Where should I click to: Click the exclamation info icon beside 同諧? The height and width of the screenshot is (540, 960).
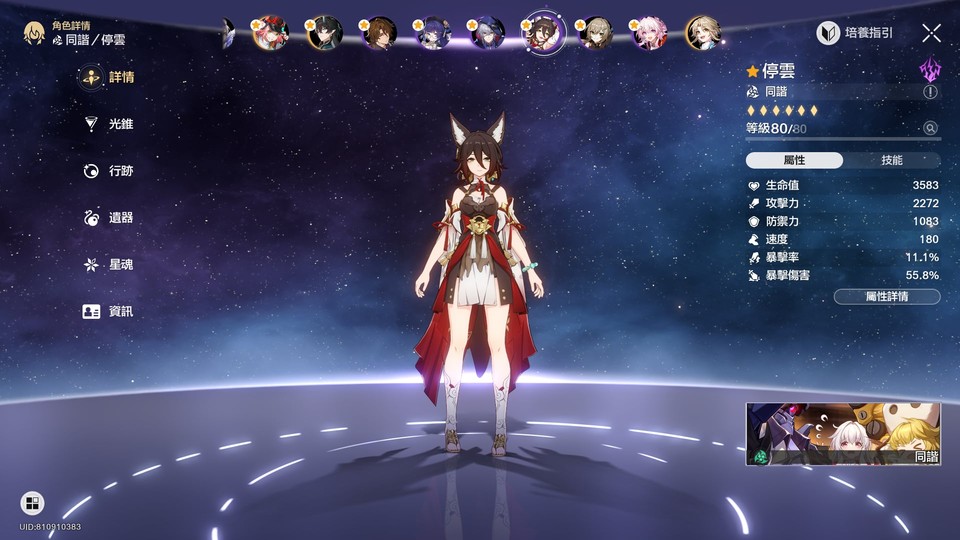pos(930,92)
